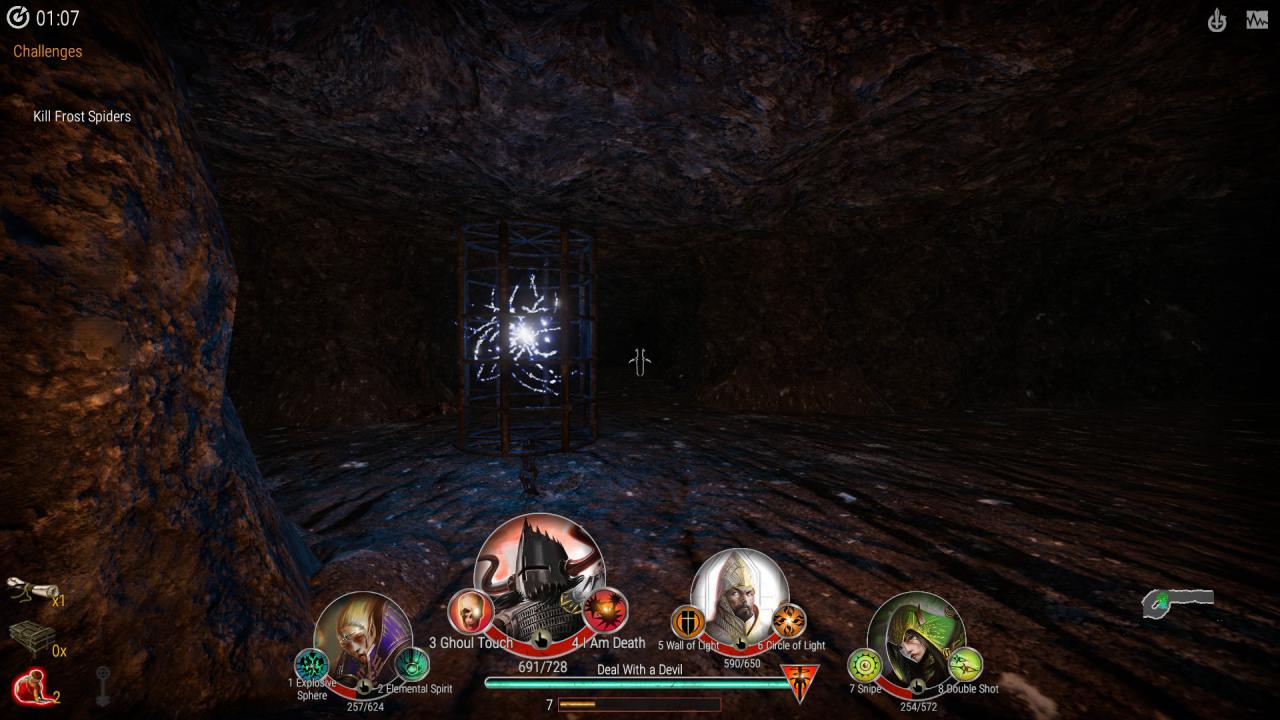Toggle the performance graph icon
1280x720 pixels.
click(x=1257, y=20)
